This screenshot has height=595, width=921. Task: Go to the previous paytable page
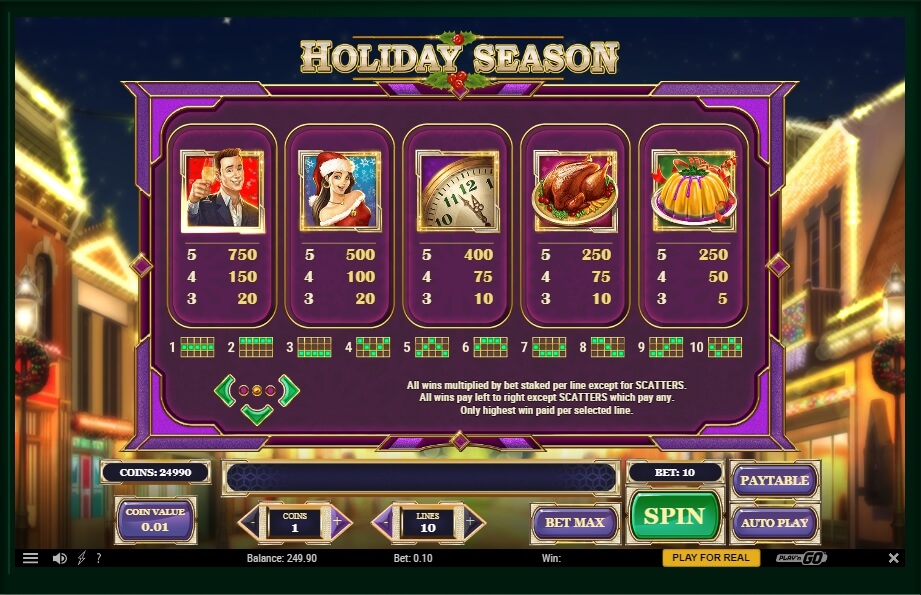pos(225,390)
